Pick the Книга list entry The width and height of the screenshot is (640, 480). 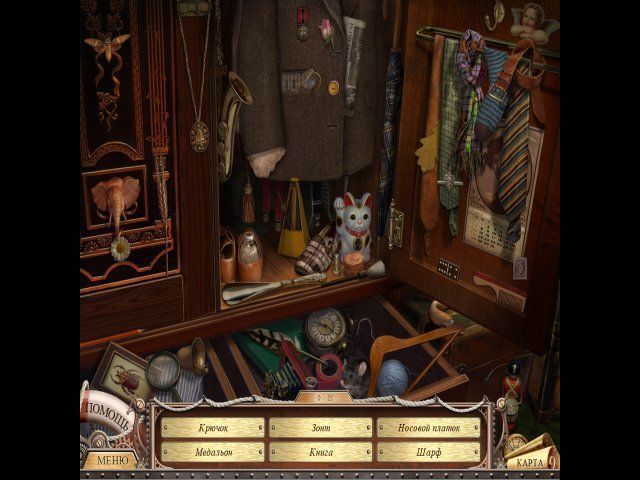pyautogui.click(x=320, y=452)
